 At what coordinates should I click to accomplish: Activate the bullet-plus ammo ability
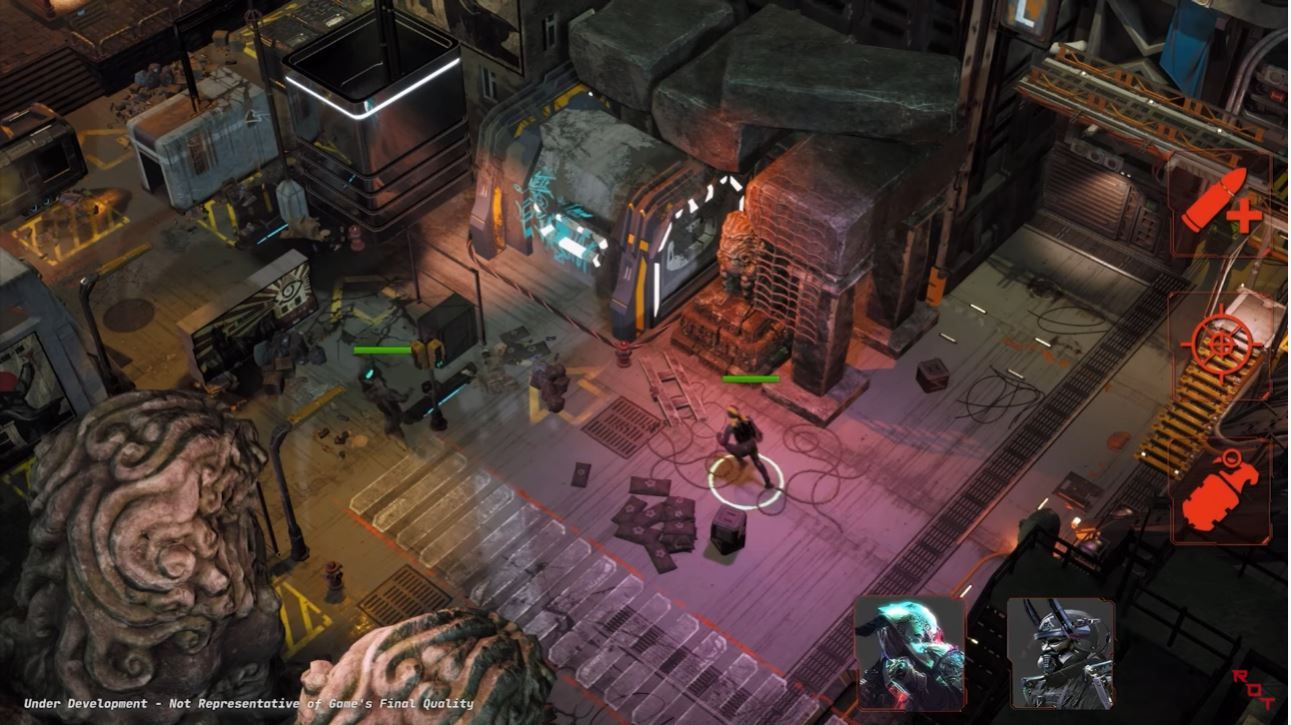(1220, 203)
